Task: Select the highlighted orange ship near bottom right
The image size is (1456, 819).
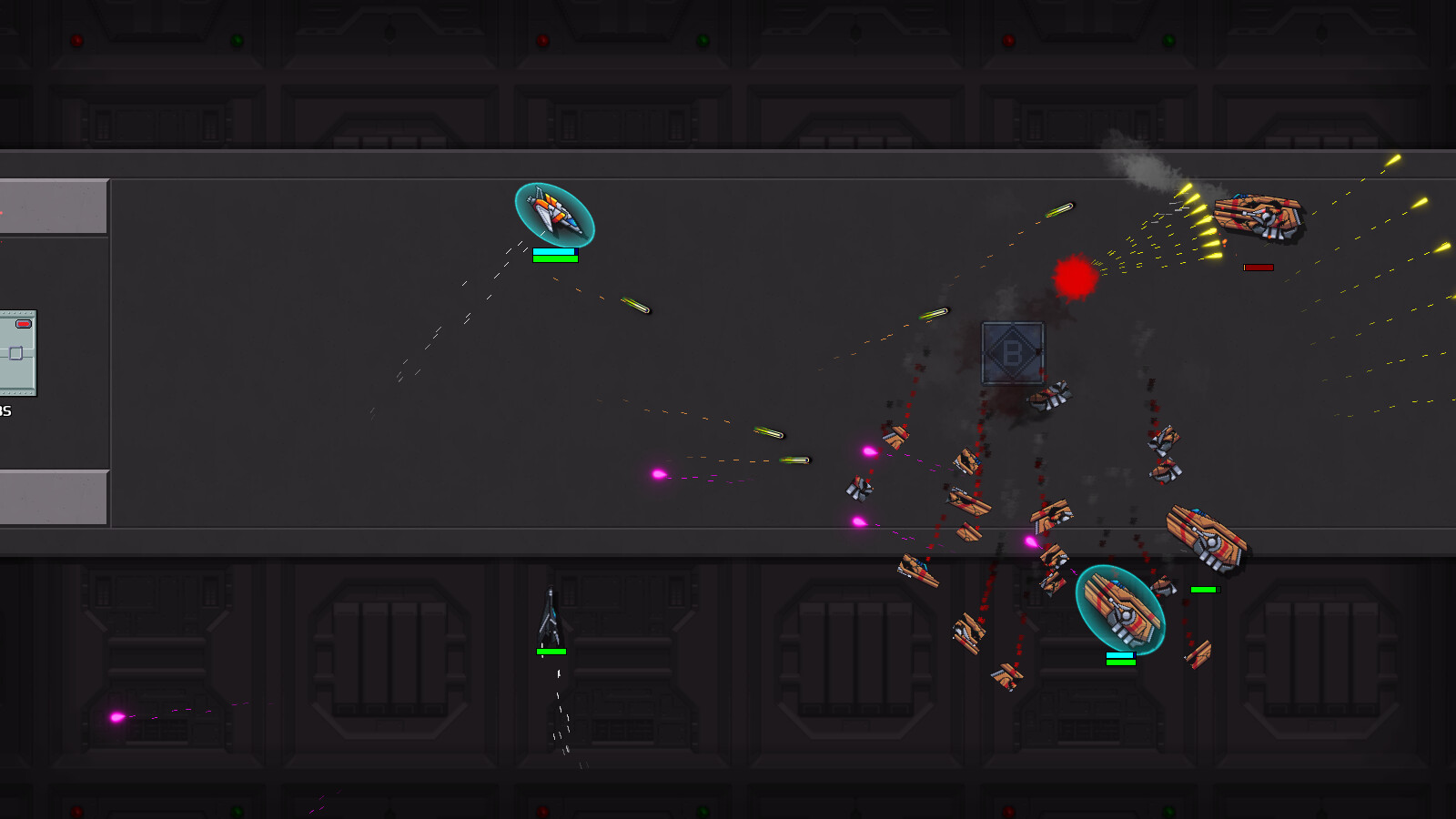Action: click(x=1119, y=612)
